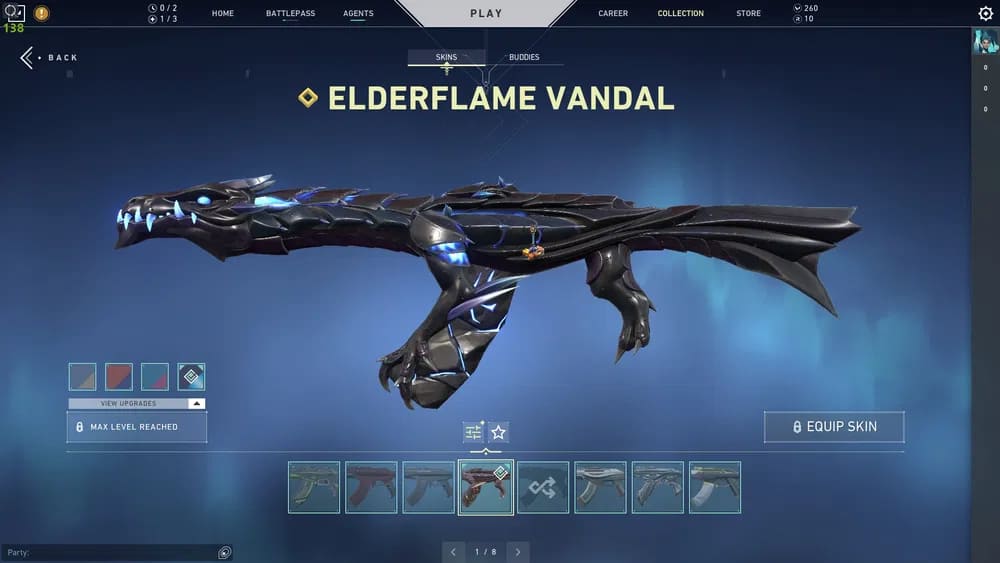Go to the next skins page arrow
Screen dimensions: 1000x563
517,552
